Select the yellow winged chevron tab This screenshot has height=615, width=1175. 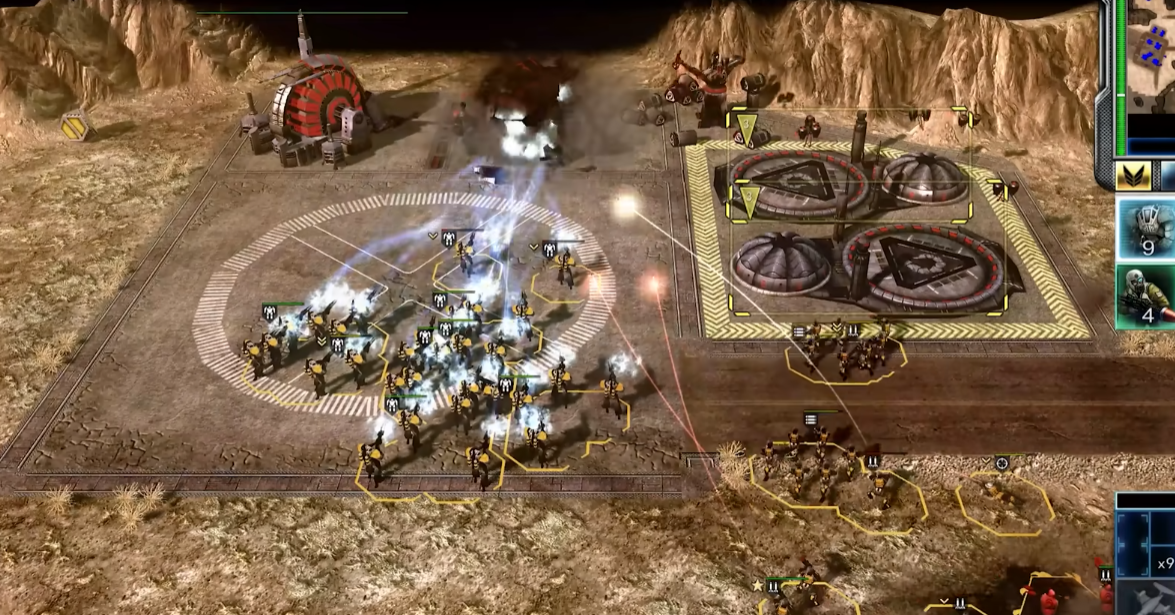click(1134, 177)
